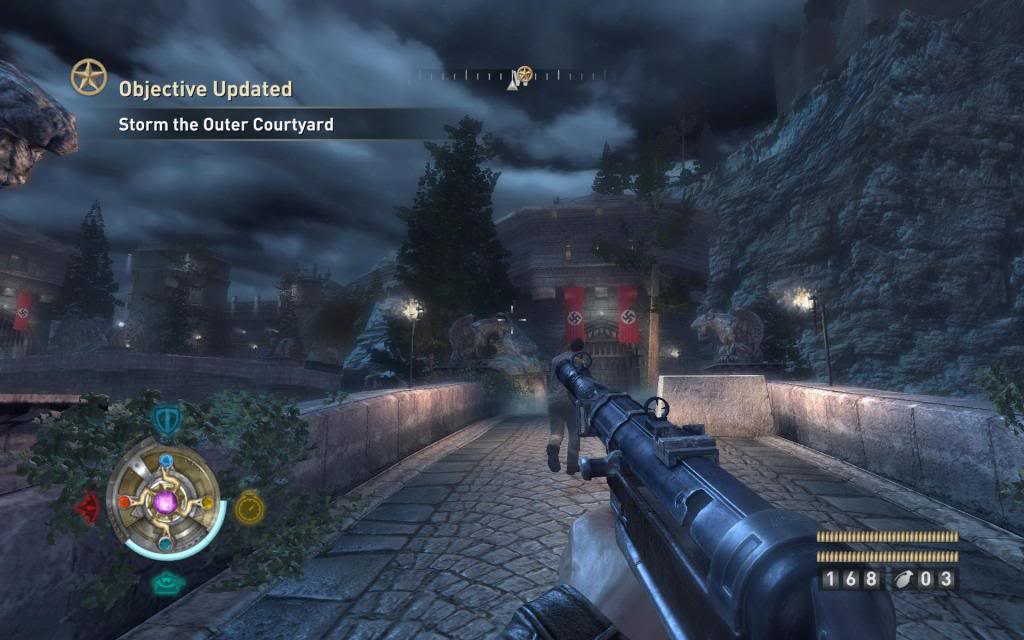
Task: Activate the red Empower veil power
Action: (x=88, y=508)
